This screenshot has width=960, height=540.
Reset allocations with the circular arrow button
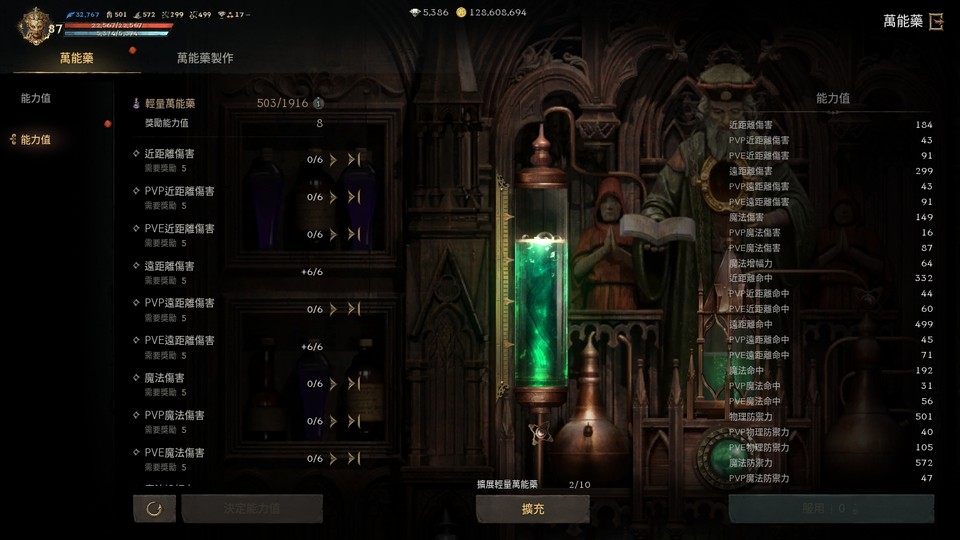(154, 509)
